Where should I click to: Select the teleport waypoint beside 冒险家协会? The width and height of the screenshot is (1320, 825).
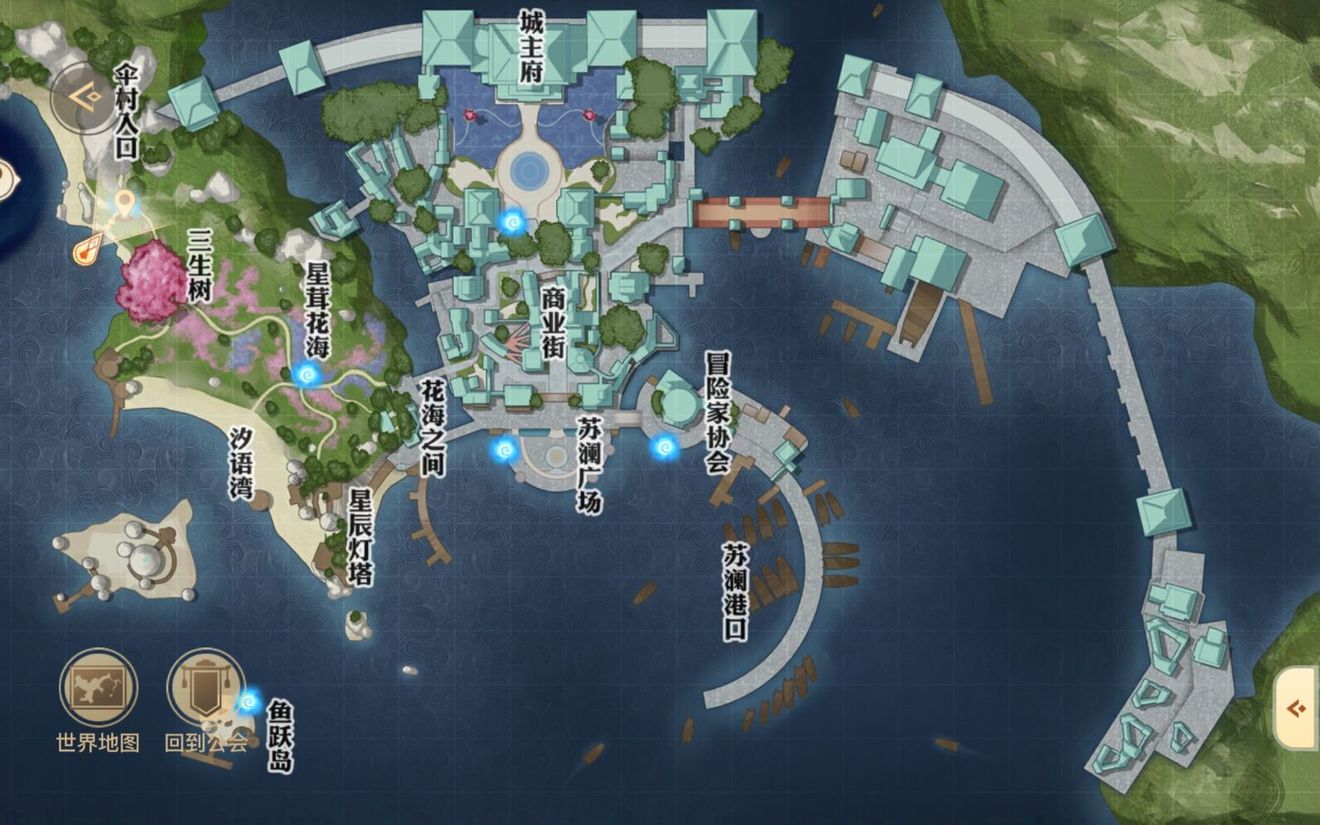click(x=663, y=447)
